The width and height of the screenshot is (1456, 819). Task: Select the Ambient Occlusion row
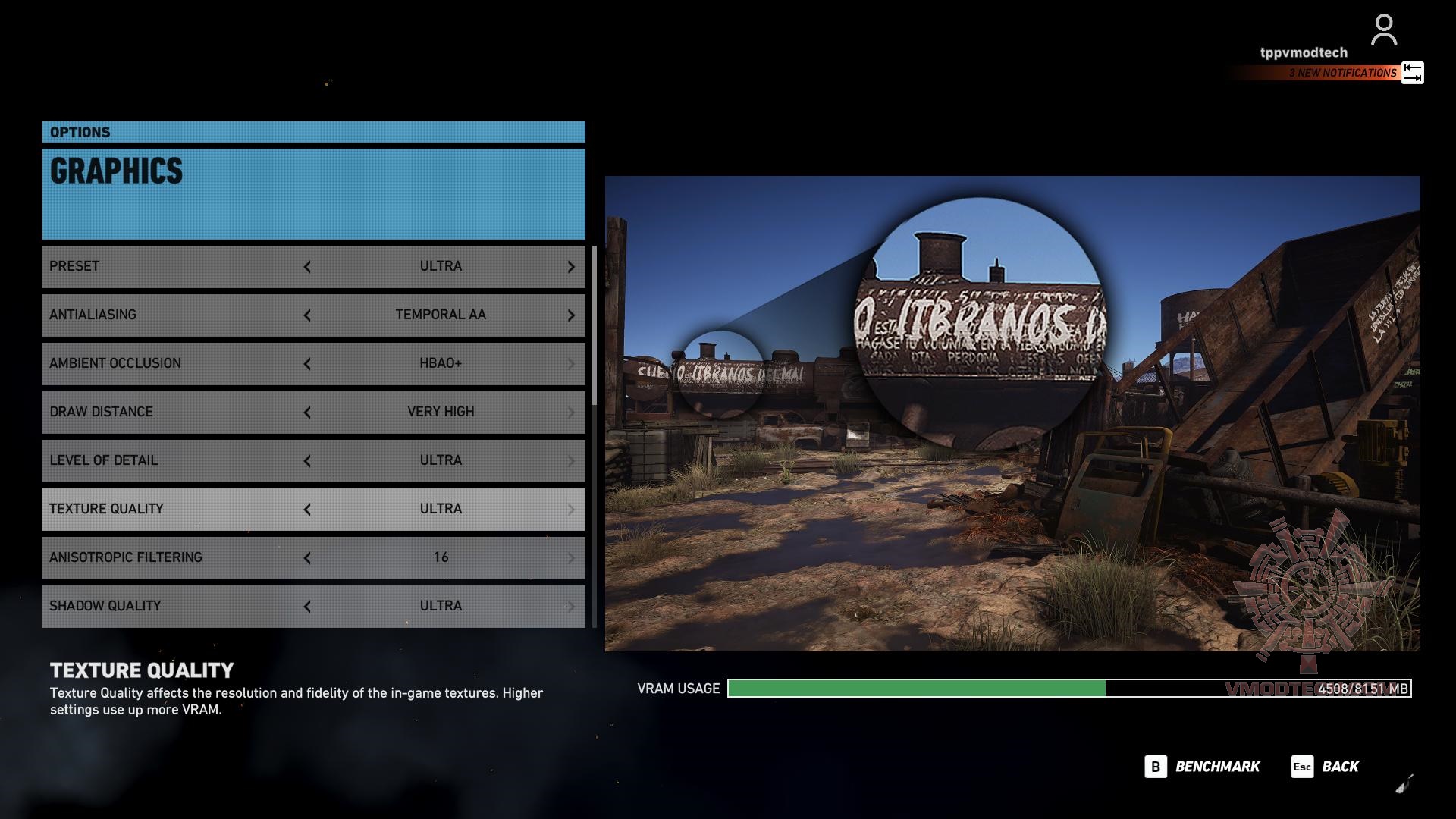tap(174, 364)
